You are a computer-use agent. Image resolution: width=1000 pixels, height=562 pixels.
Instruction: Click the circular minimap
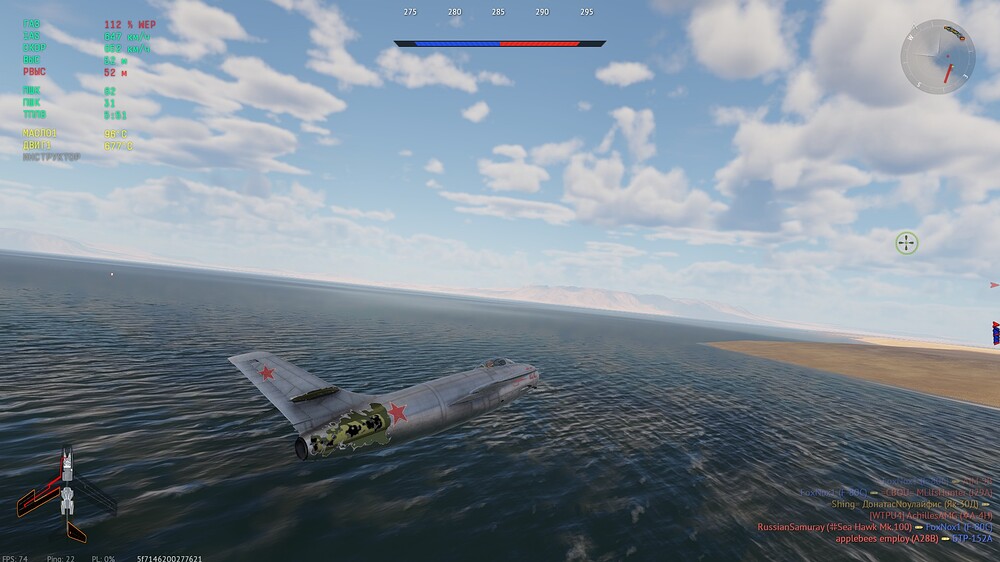pyautogui.click(x=937, y=57)
